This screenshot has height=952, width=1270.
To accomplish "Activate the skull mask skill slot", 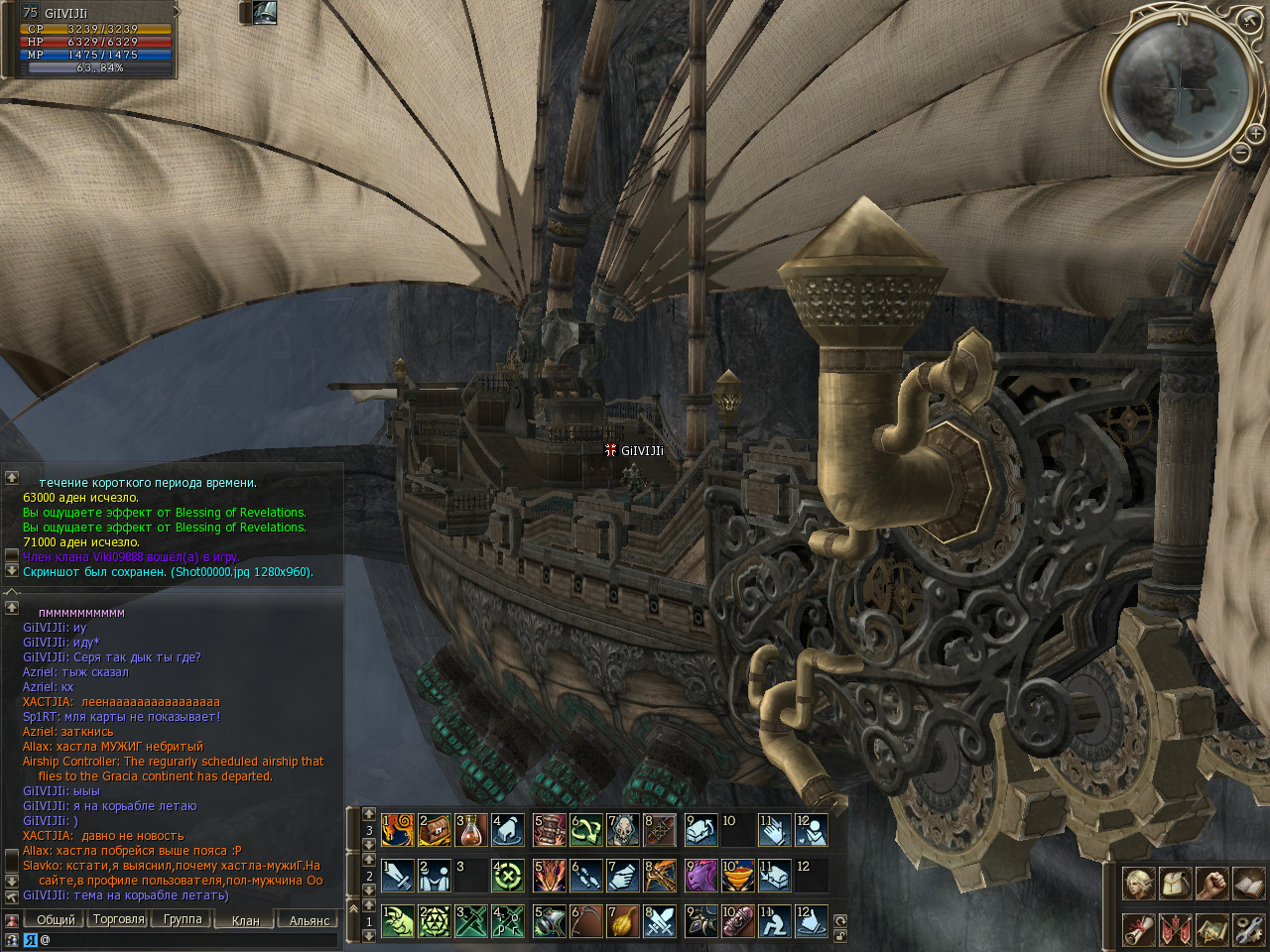I will pos(622,830).
